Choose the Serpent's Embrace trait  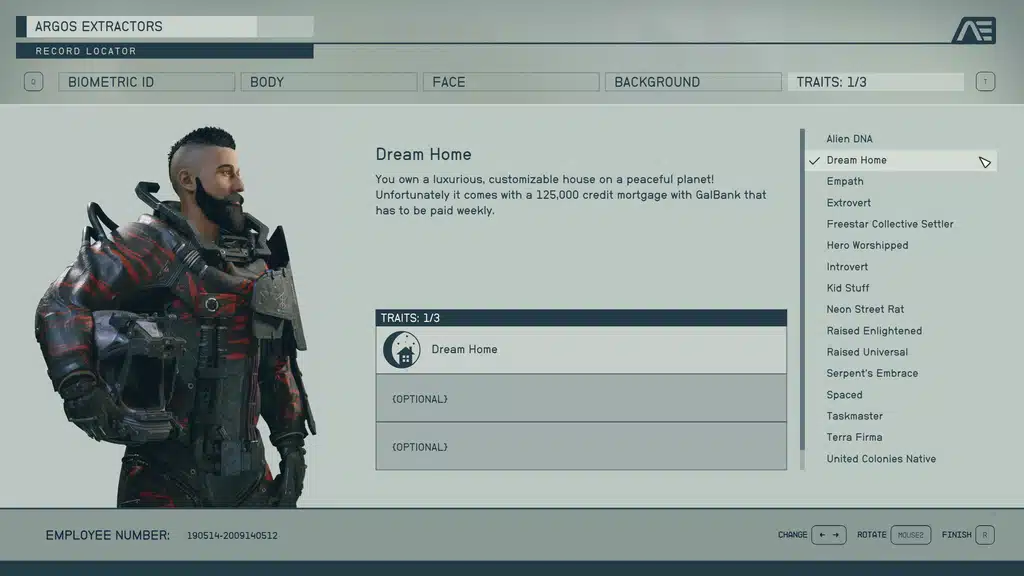(872, 373)
